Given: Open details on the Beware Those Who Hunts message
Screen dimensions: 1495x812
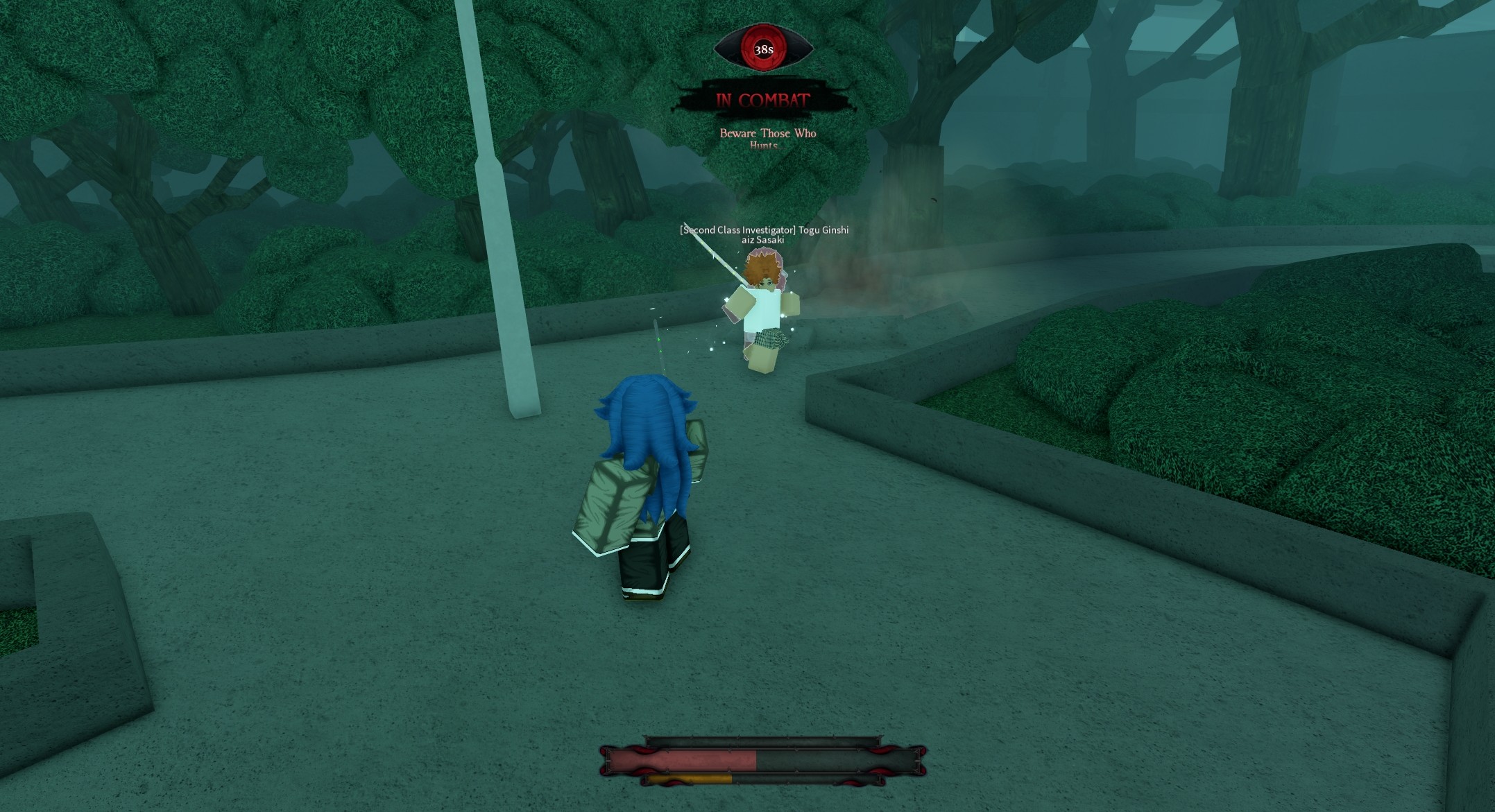Looking at the screenshot, I should click(767, 137).
